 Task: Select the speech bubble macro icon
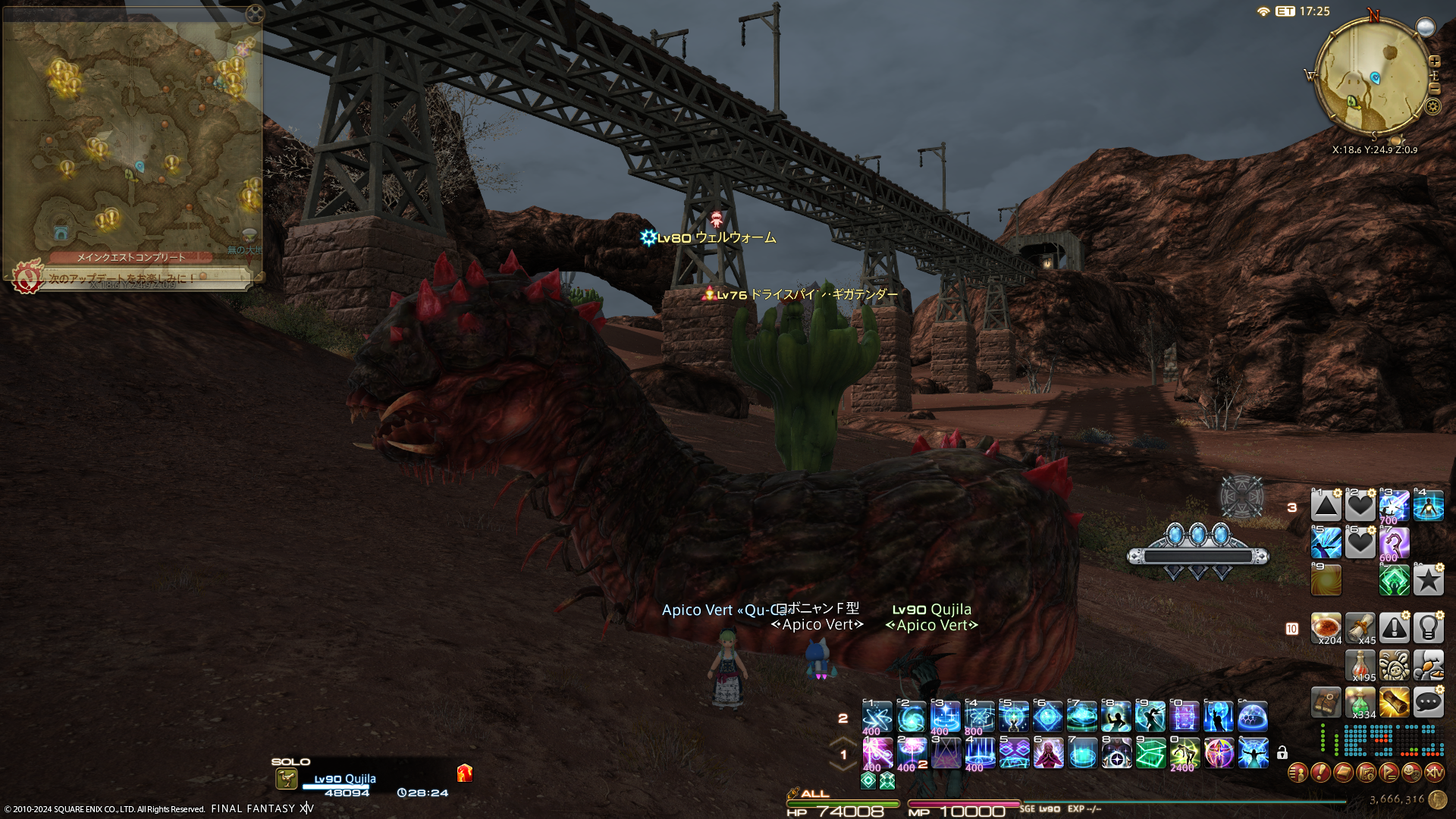tap(1428, 702)
